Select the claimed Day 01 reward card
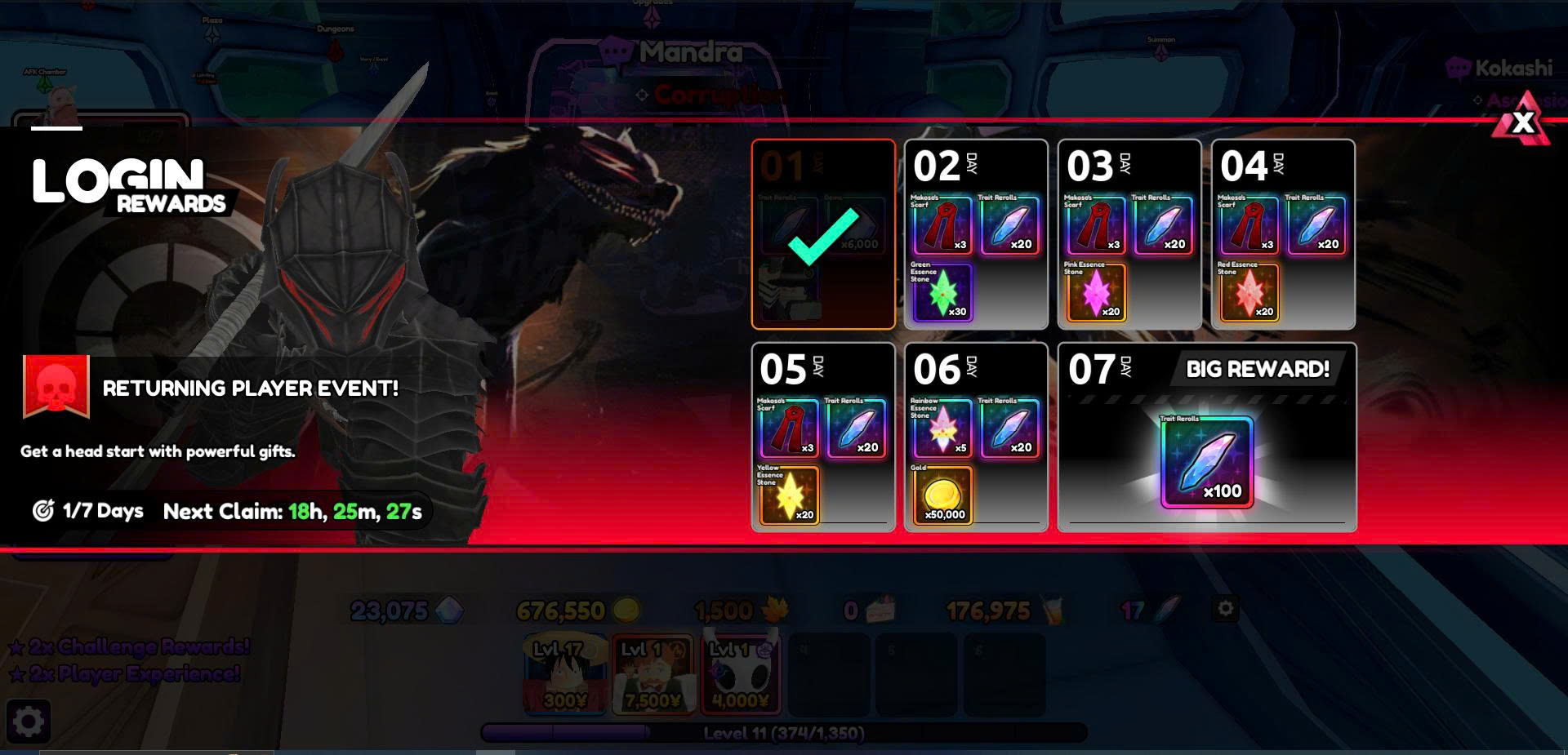Image resolution: width=1568 pixels, height=755 pixels. point(823,234)
